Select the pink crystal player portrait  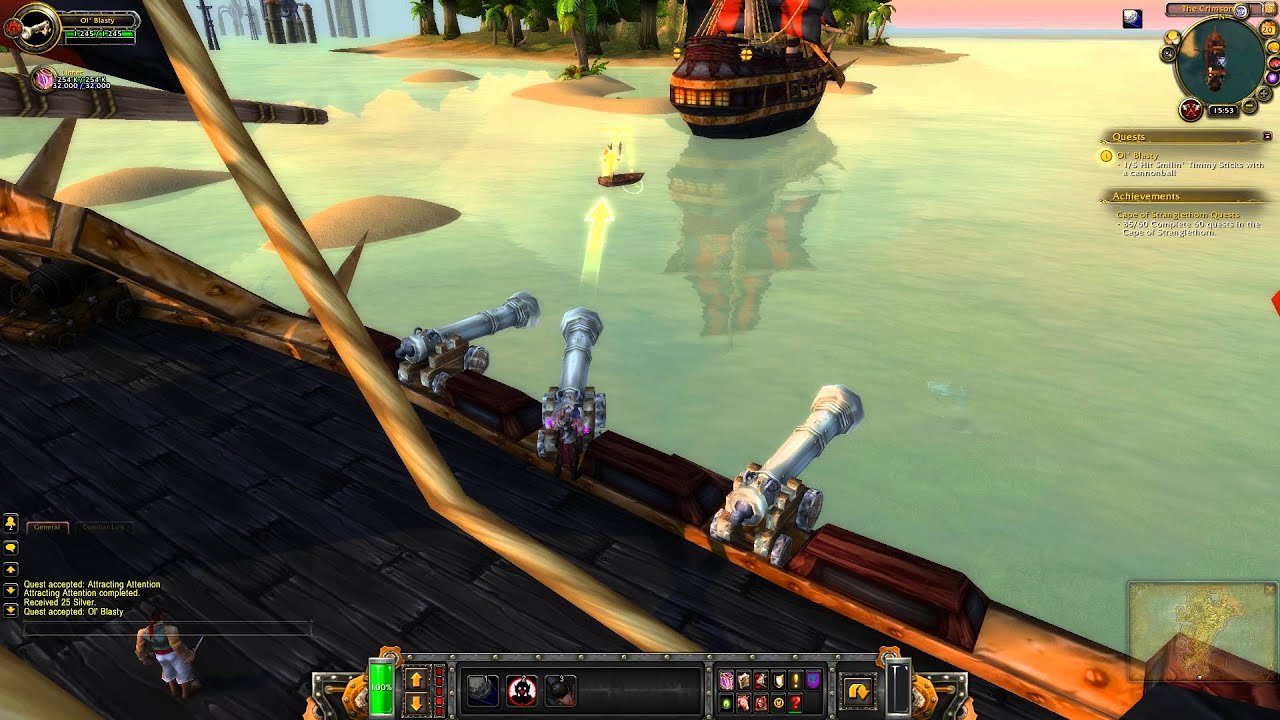coord(44,79)
